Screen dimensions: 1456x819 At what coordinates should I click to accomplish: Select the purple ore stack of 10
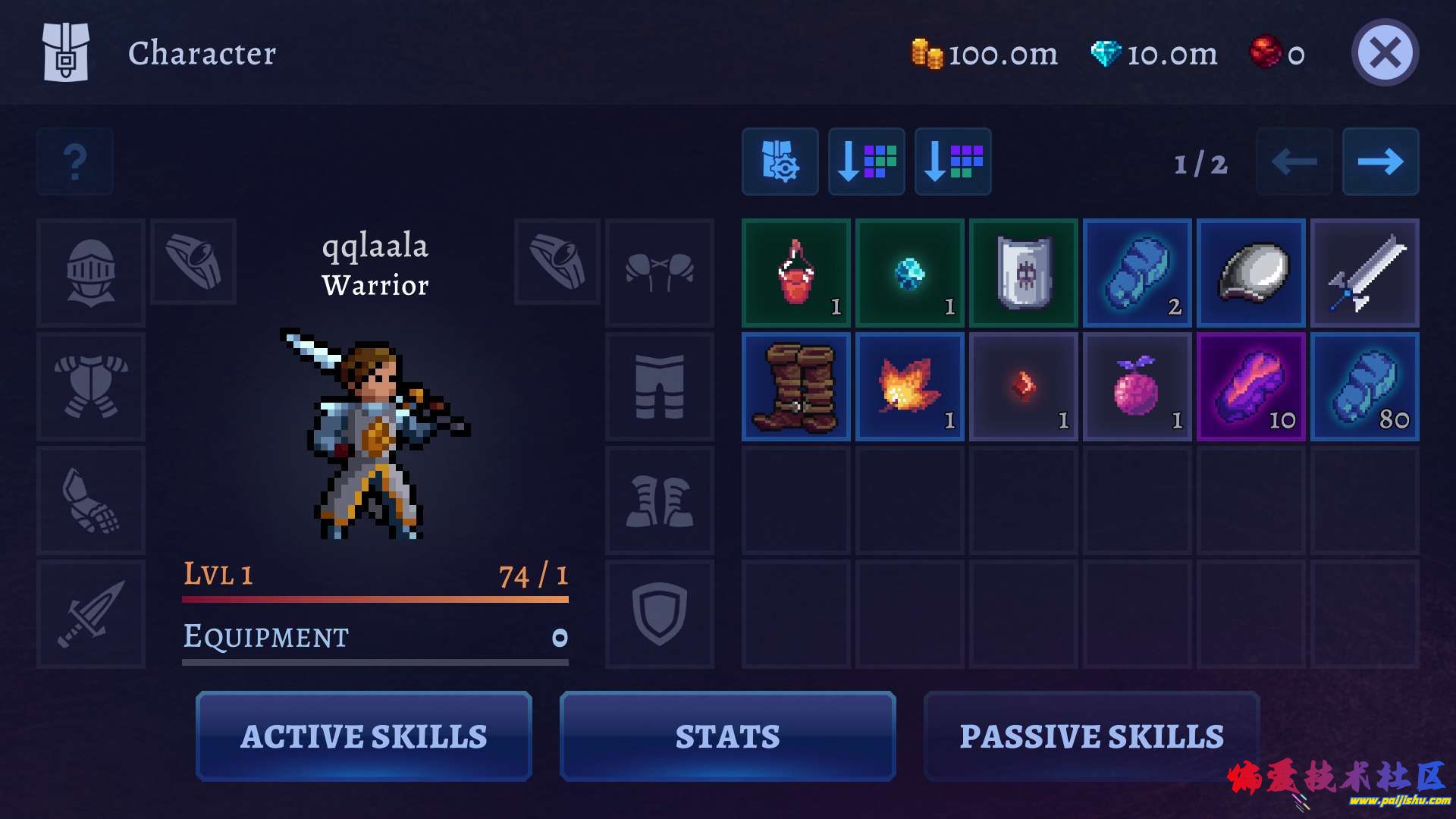pos(1251,387)
